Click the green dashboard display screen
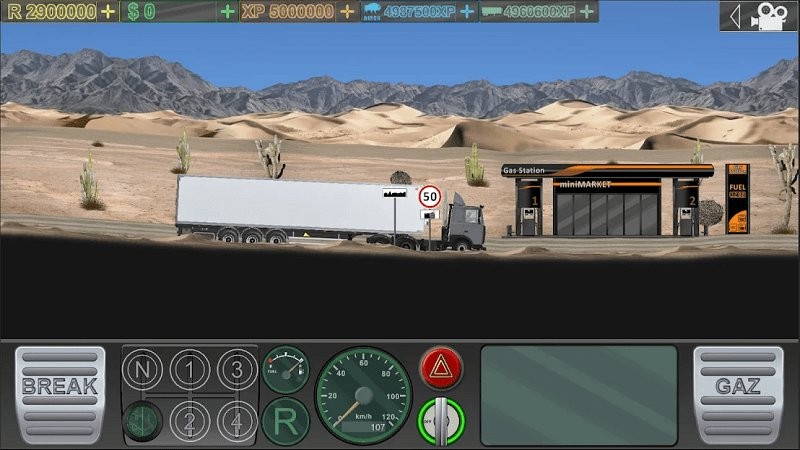This screenshot has width=800, height=450. tap(579, 395)
